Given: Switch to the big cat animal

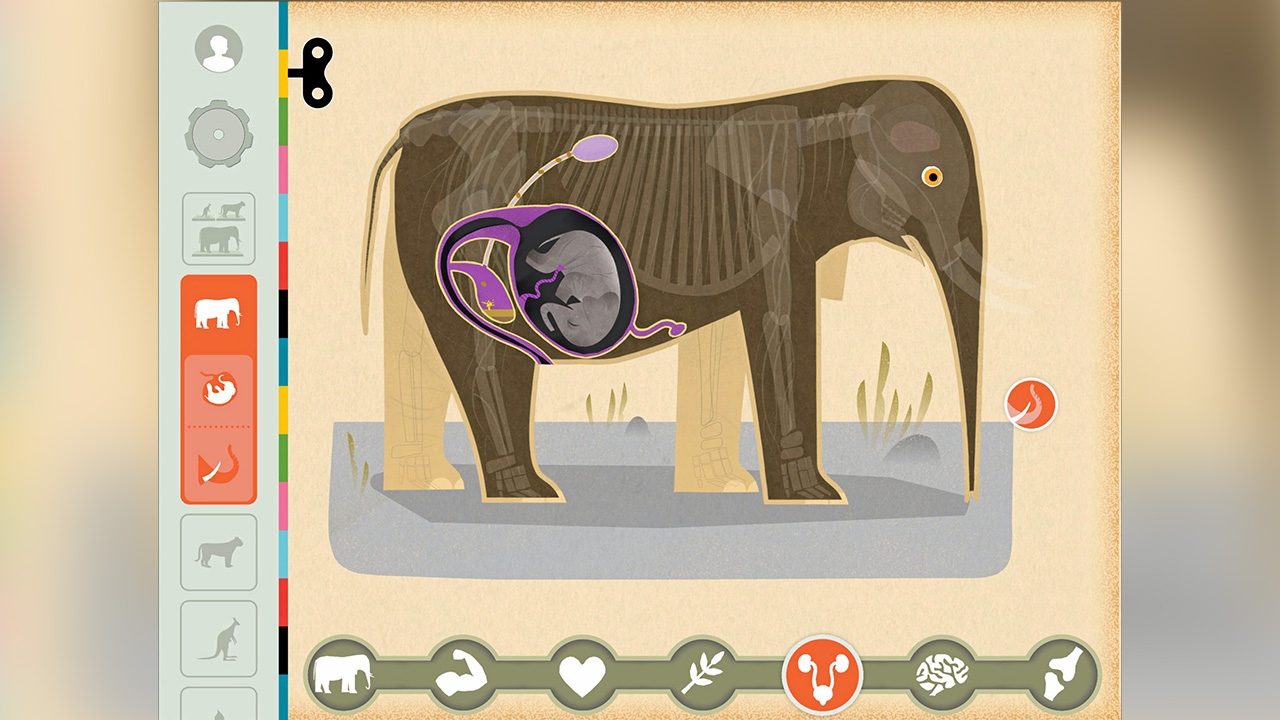Looking at the screenshot, I should [218, 552].
